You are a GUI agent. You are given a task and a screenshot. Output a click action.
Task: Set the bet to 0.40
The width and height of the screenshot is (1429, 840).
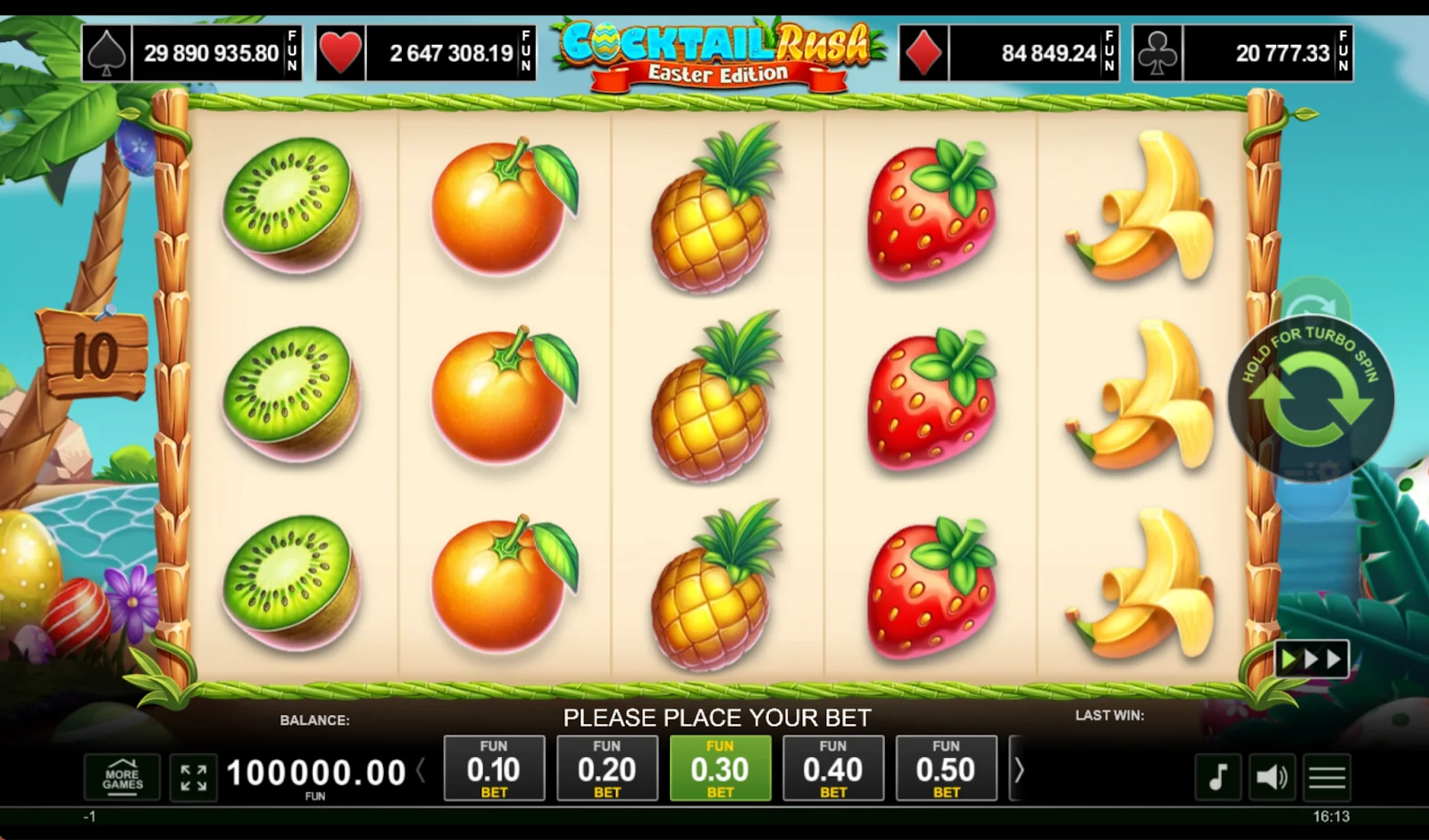pos(832,769)
